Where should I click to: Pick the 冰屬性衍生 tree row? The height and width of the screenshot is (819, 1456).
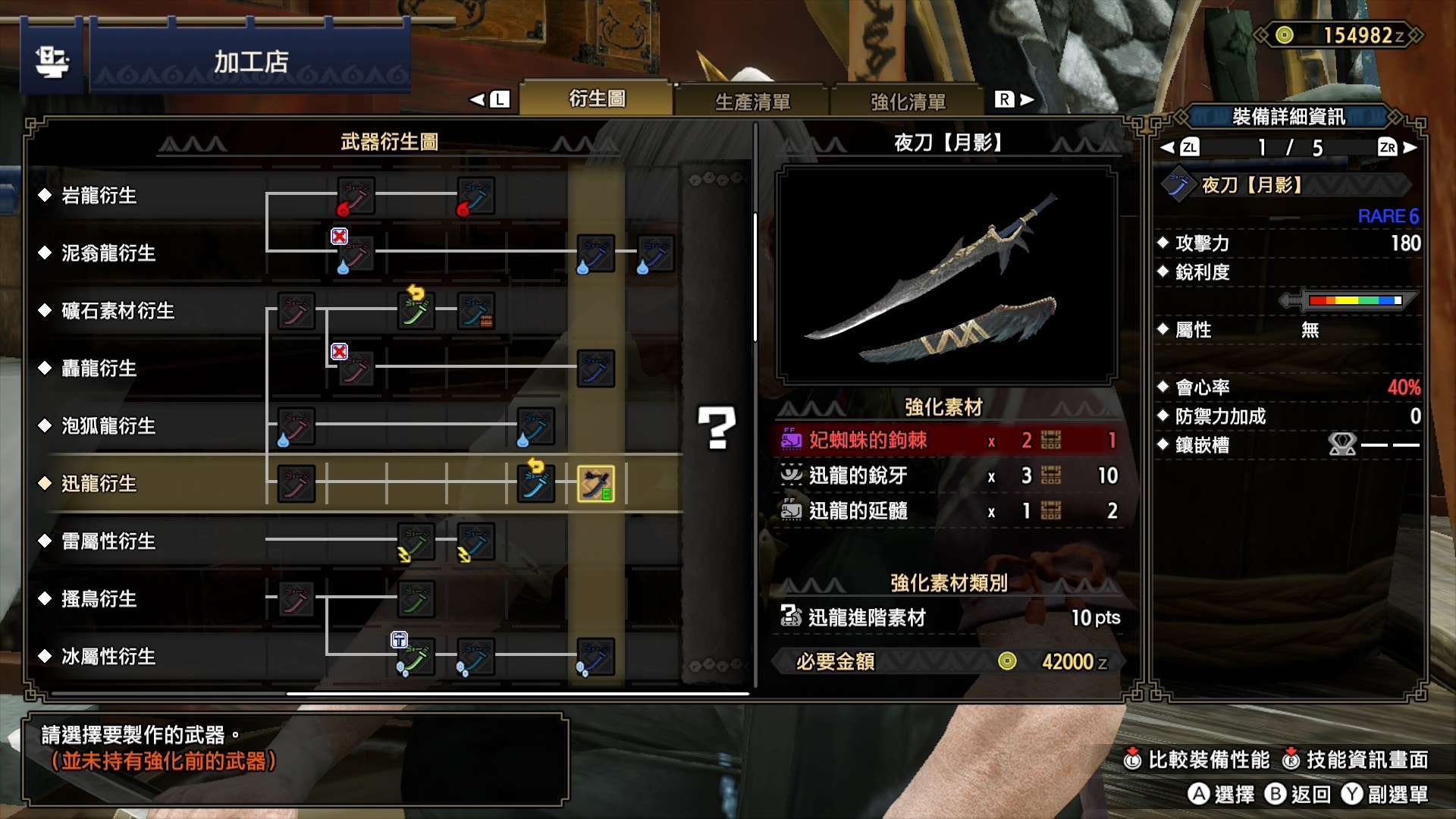[x=108, y=657]
